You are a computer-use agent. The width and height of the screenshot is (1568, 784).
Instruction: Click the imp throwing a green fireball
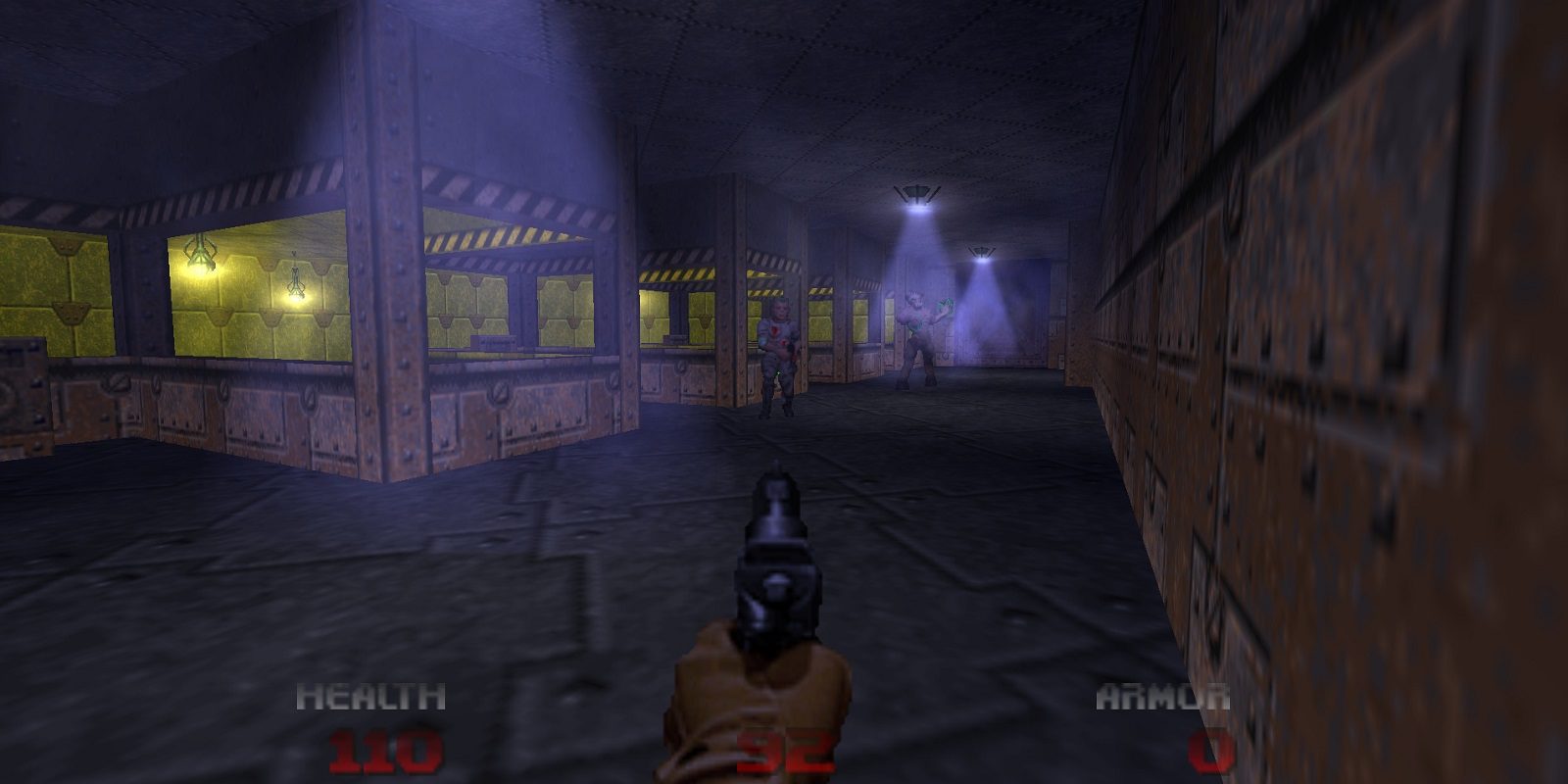[x=919, y=333]
